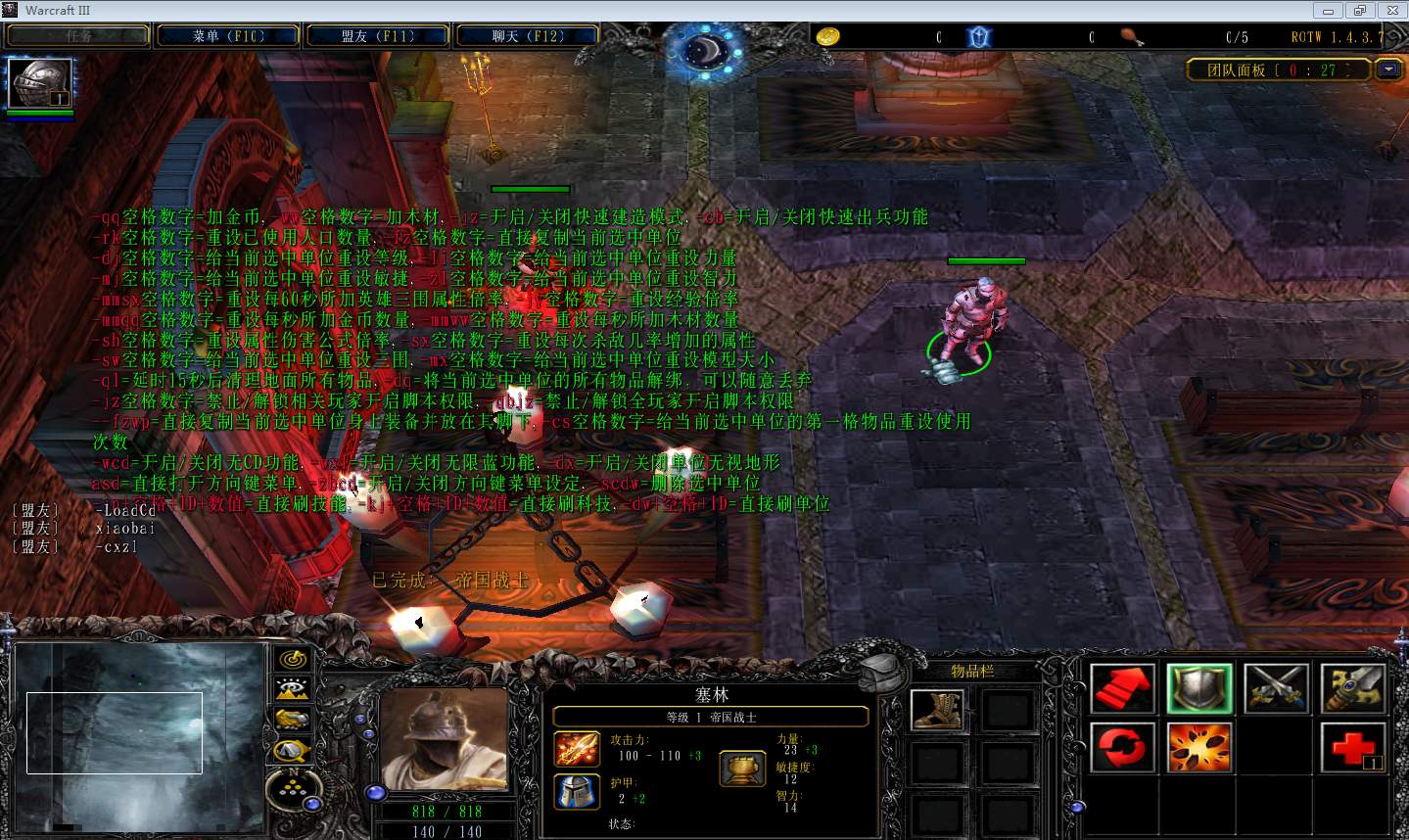Viewport: 1409px width, 840px height.
Task: Open the 盟友 (F11) allies menu
Action: (378, 36)
